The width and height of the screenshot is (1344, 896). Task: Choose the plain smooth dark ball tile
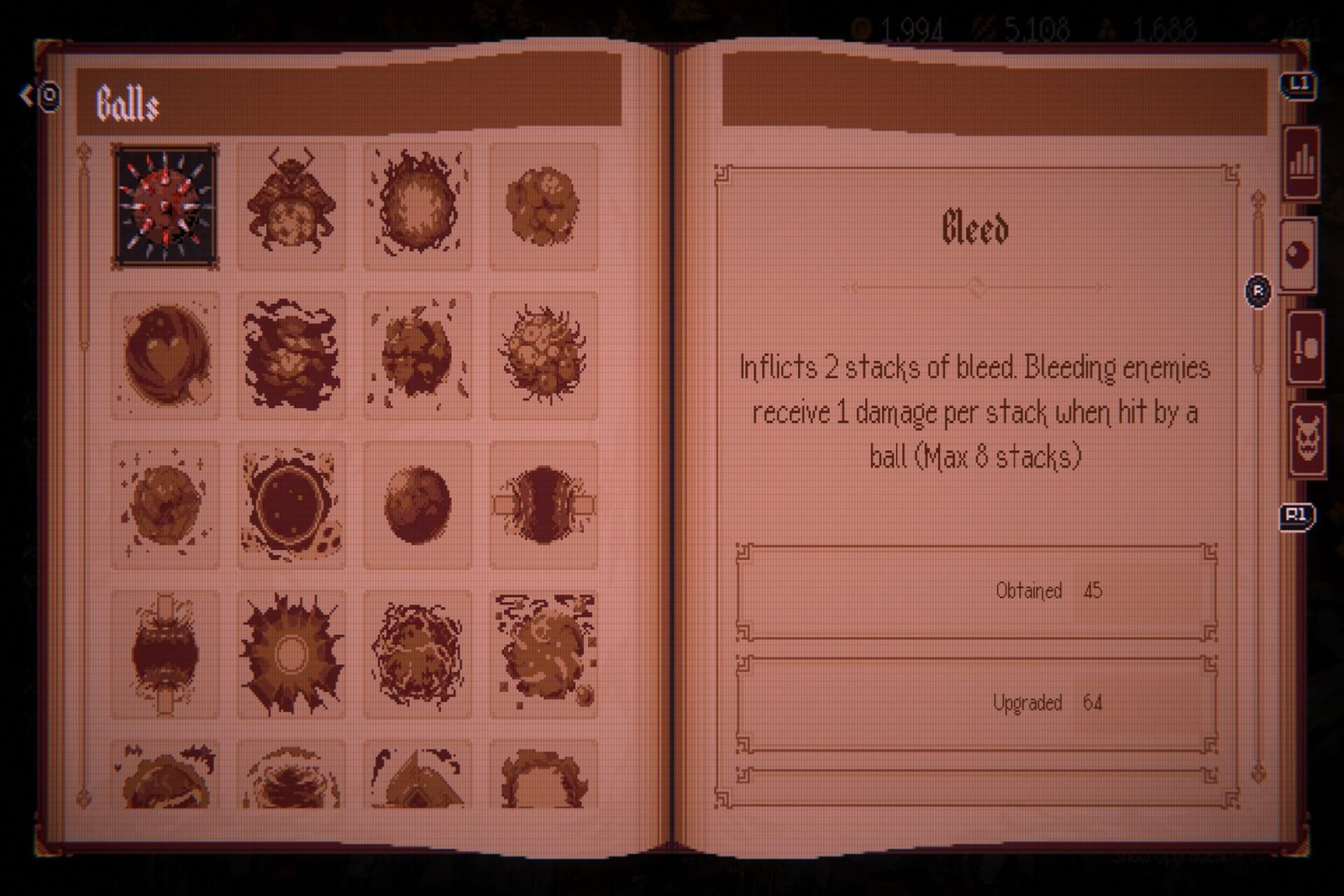pyautogui.click(x=417, y=505)
